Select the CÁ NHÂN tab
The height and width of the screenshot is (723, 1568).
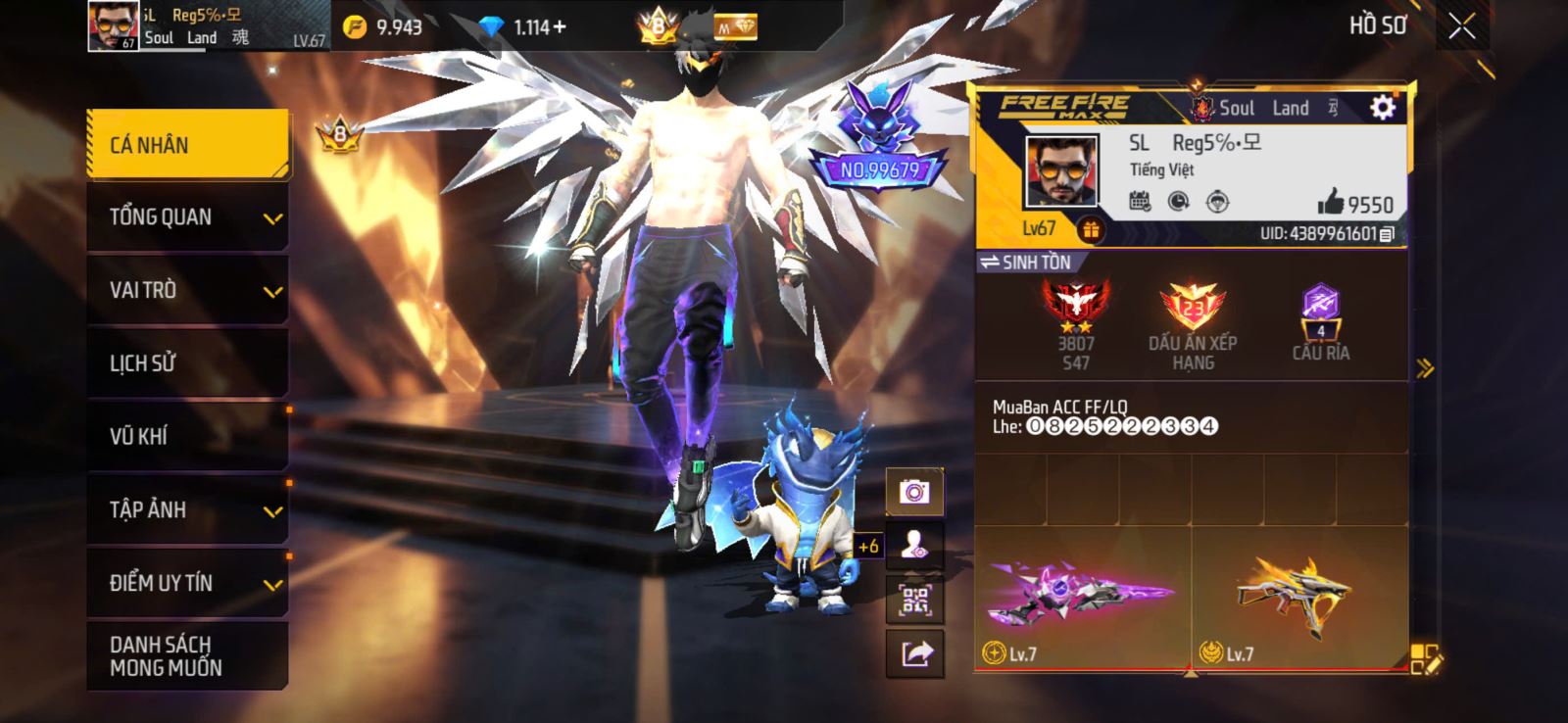tap(187, 145)
